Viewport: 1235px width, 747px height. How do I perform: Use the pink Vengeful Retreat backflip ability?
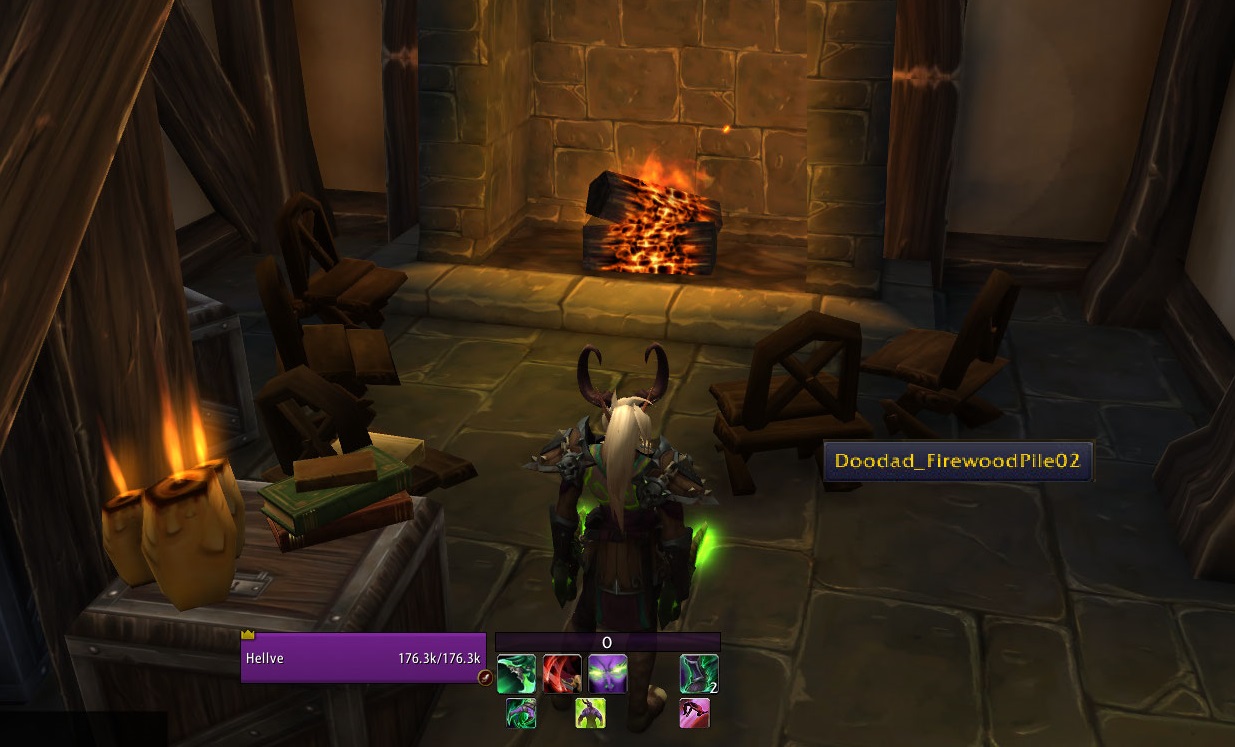[x=694, y=713]
